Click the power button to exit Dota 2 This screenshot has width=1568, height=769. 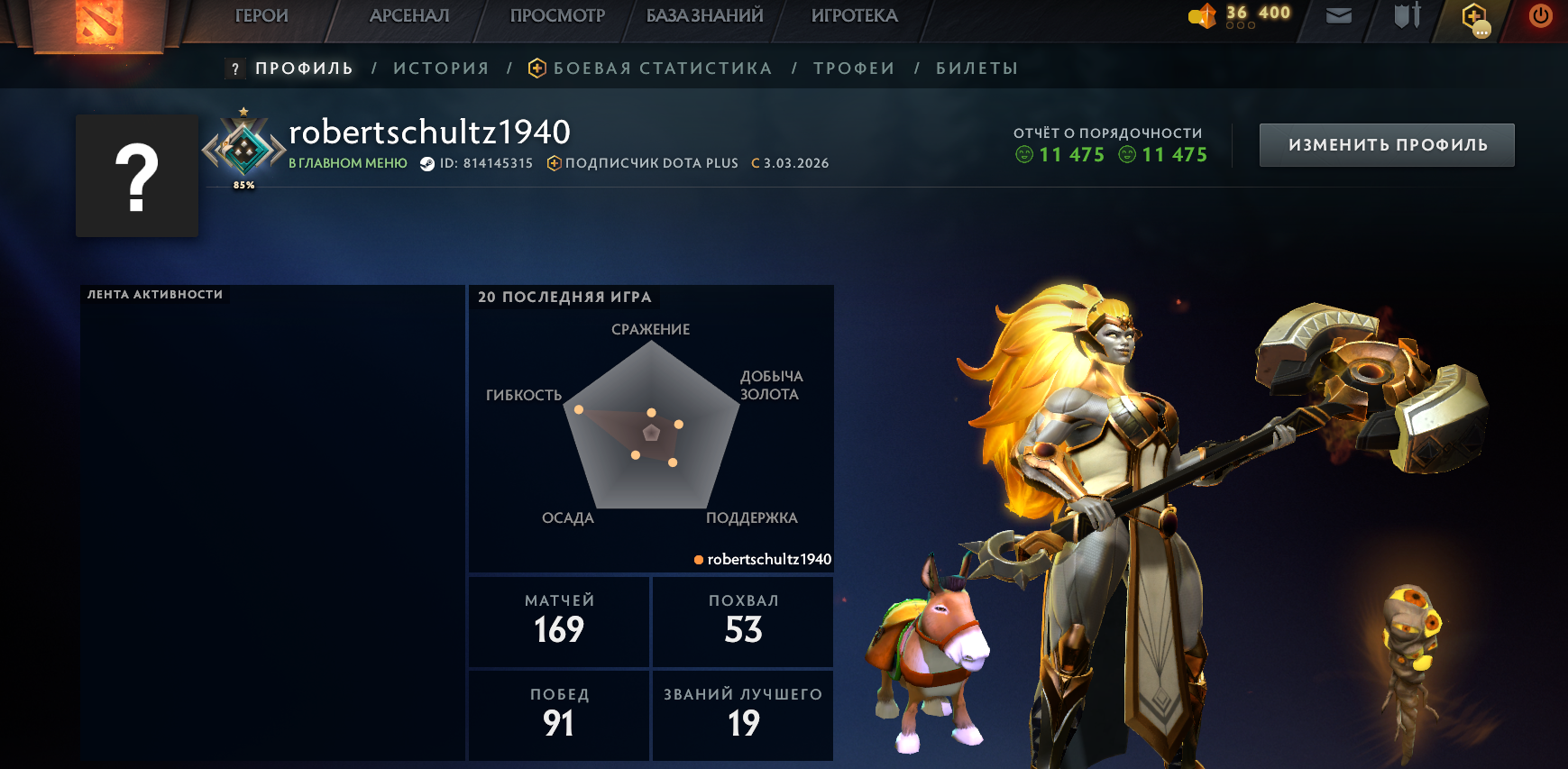1541,15
